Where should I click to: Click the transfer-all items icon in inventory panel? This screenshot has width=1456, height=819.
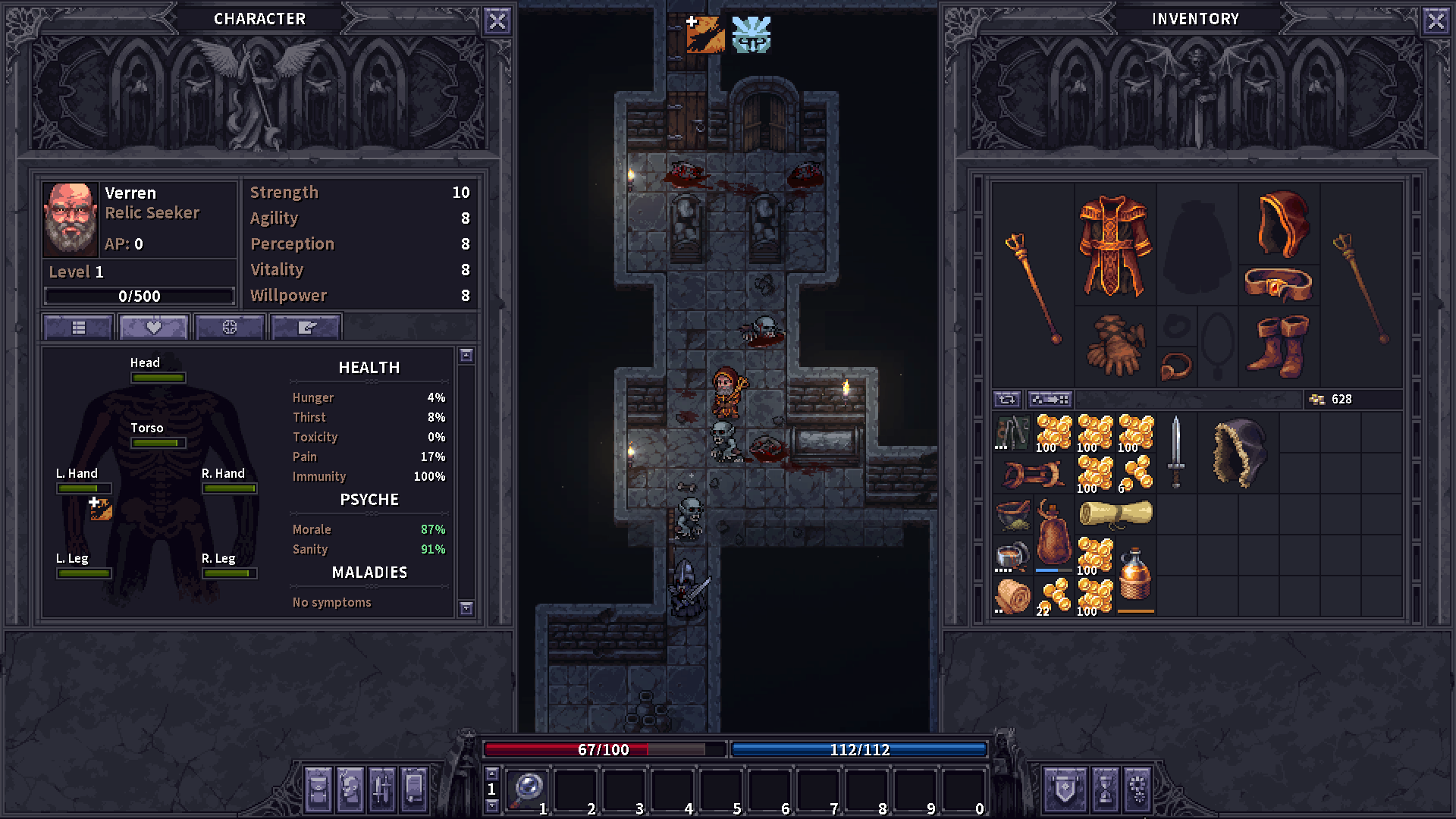pyautogui.click(x=1050, y=399)
